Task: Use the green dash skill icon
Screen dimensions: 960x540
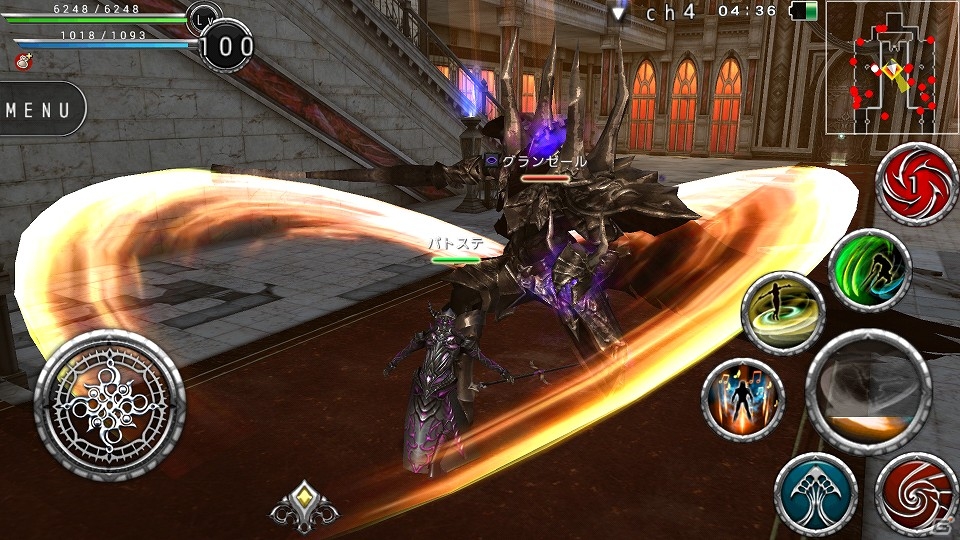Action: coord(869,270)
